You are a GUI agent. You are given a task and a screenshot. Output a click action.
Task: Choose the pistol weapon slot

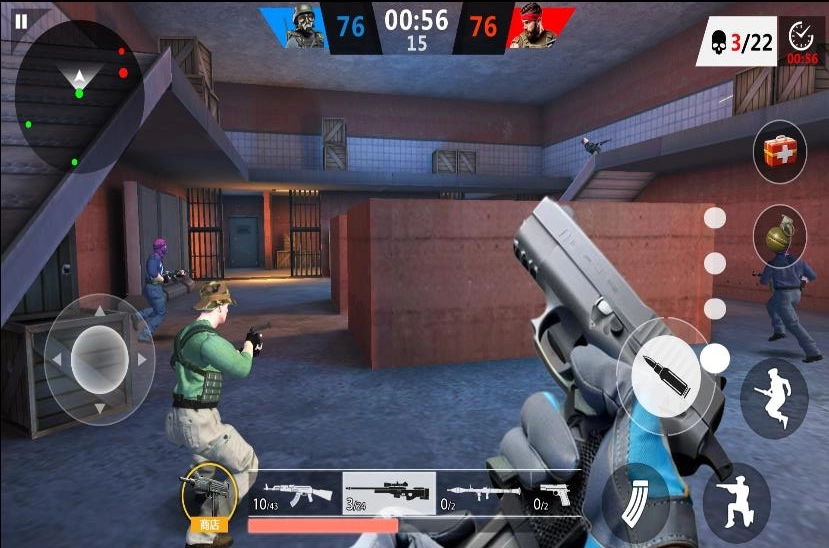point(554,493)
